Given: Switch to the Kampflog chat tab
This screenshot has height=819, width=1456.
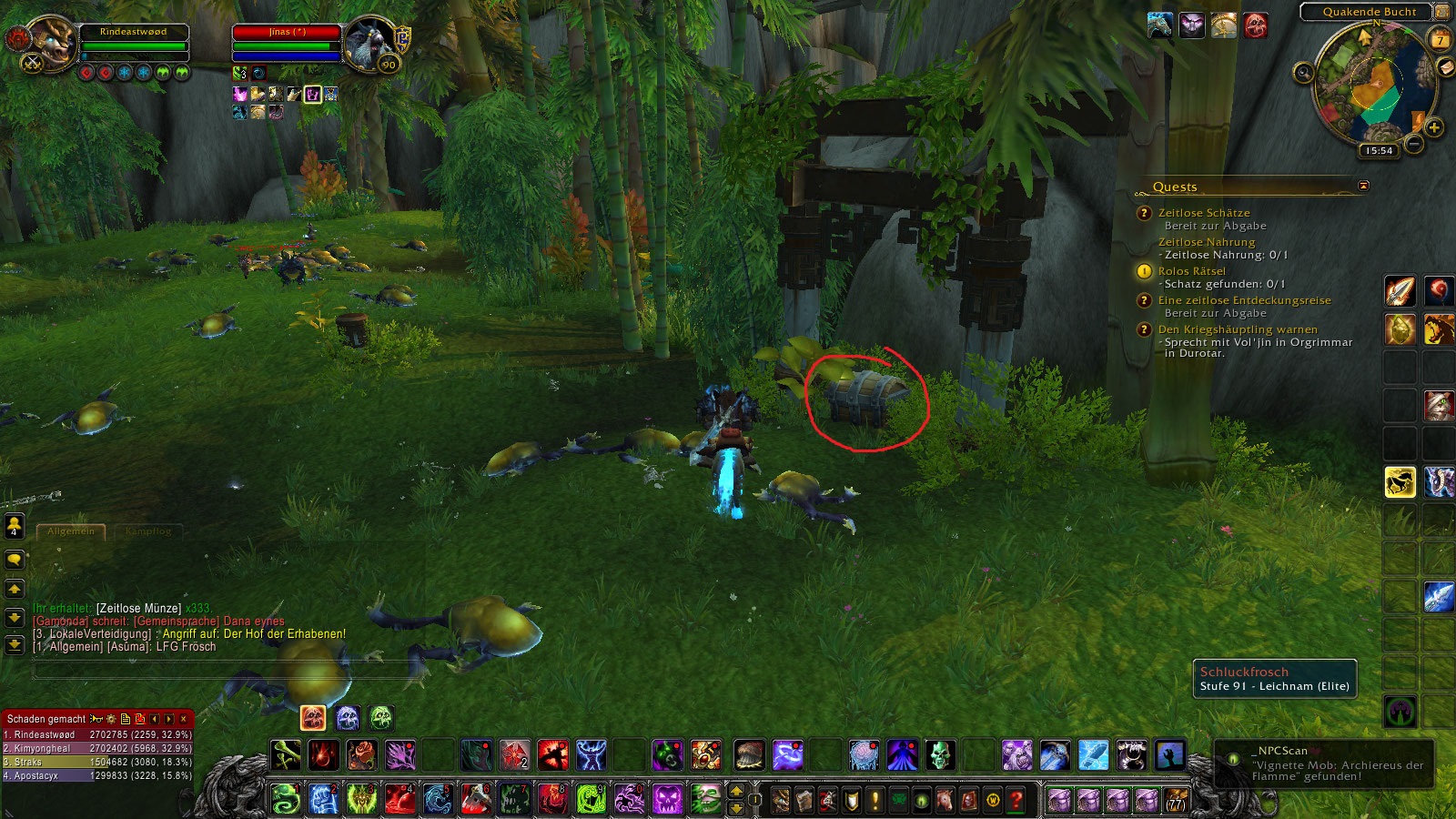Looking at the screenshot, I should [x=148, y=531].
